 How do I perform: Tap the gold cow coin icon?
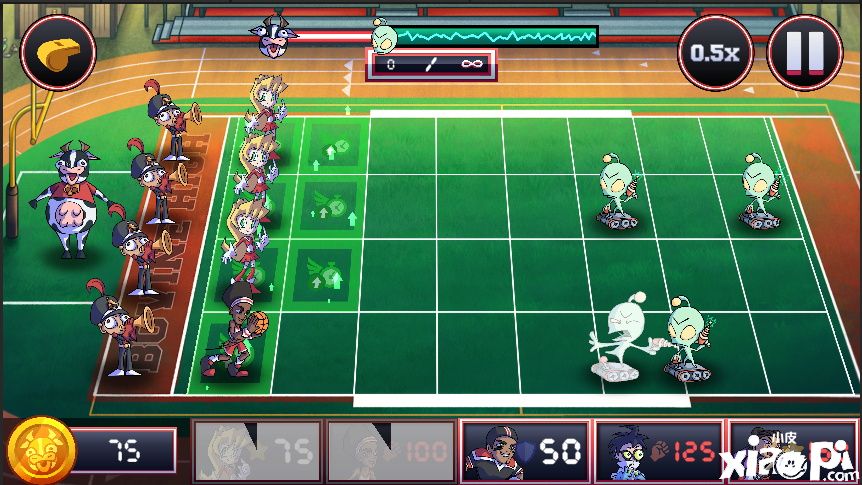(39, 449)
